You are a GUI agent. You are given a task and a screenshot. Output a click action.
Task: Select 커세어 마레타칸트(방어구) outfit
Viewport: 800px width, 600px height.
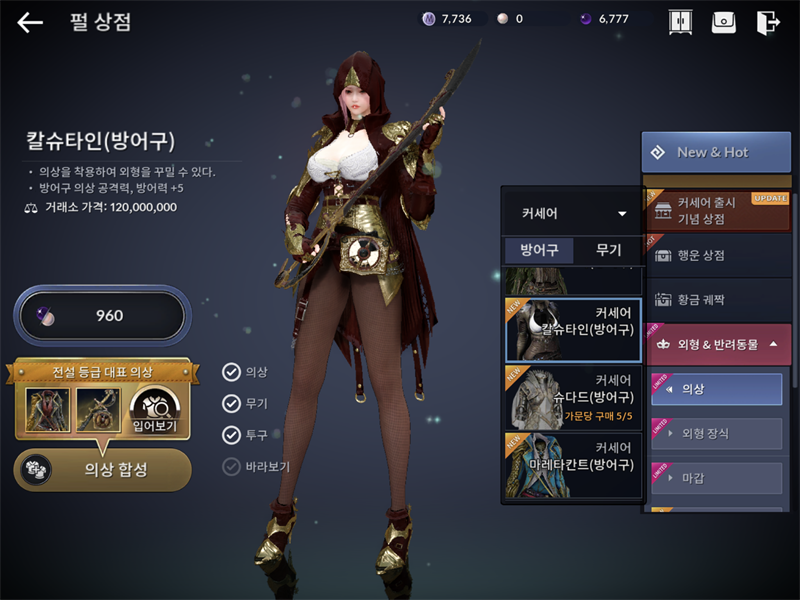point(573,464)
